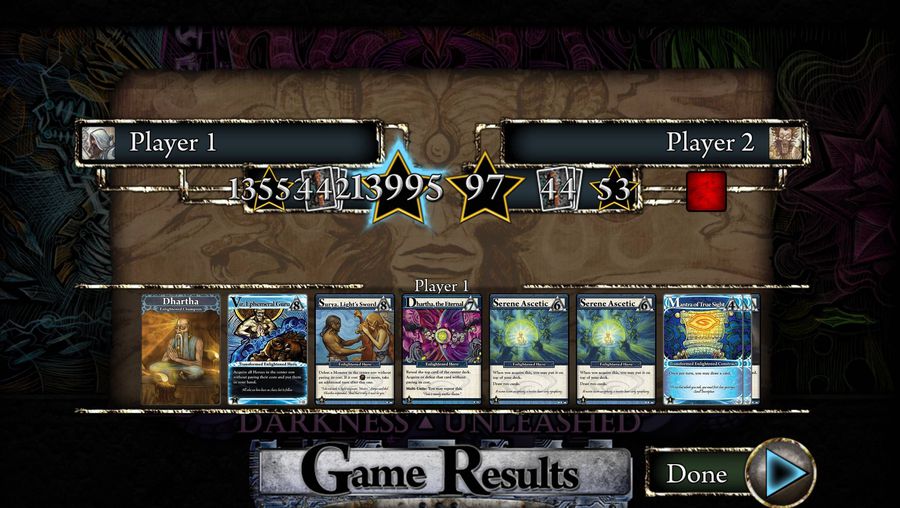Open Player 1's deck cards icon
This screenshot has width=900, height=508.
(318, 189)
